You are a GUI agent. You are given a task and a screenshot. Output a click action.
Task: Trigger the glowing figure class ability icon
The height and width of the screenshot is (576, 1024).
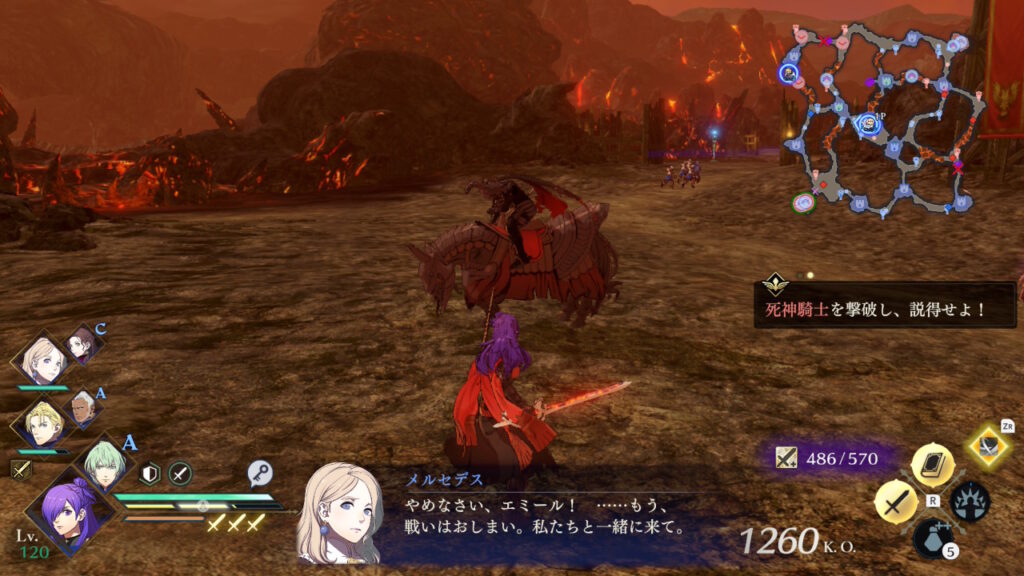[x=969, y=501]
